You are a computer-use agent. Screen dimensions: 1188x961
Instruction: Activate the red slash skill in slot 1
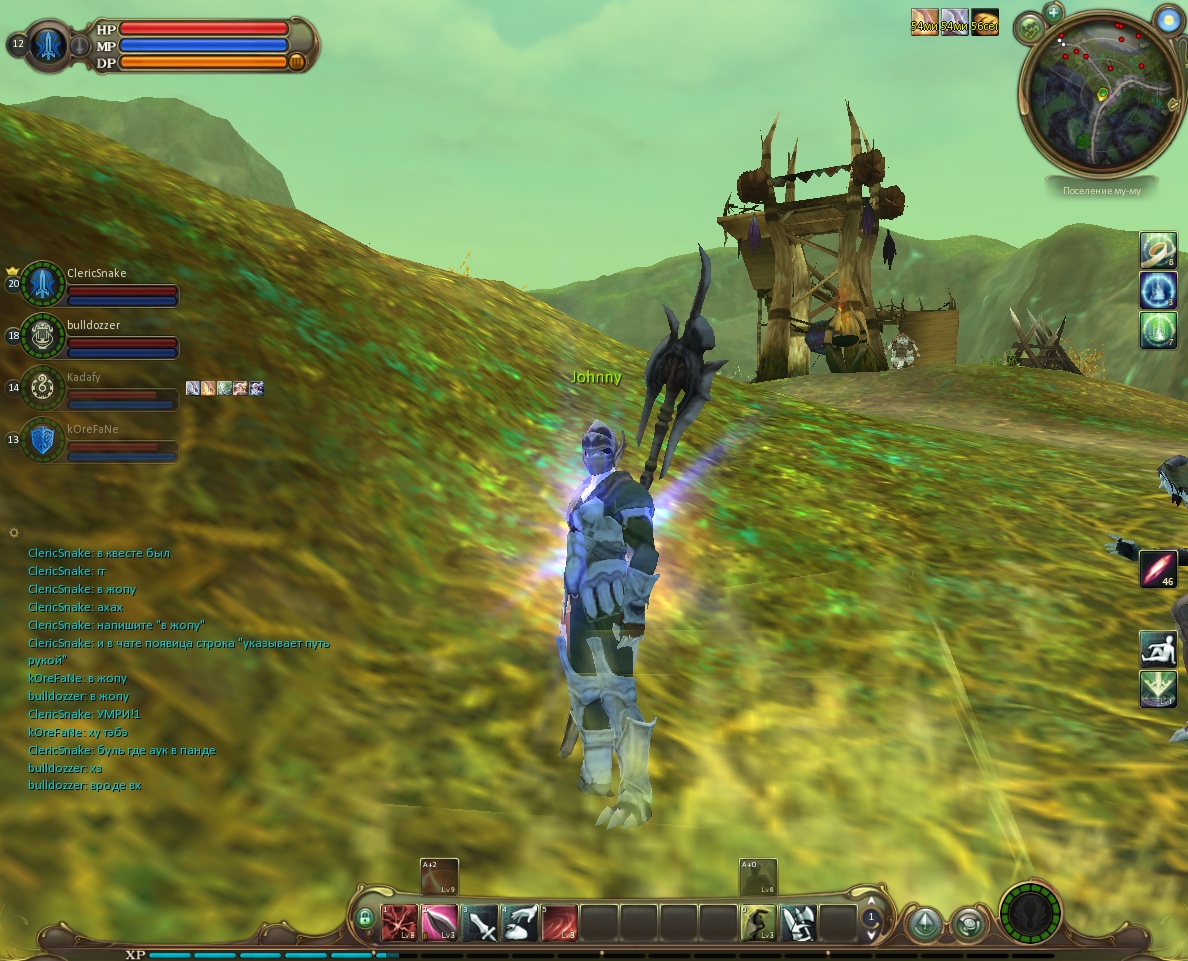(x=400, y=923)
